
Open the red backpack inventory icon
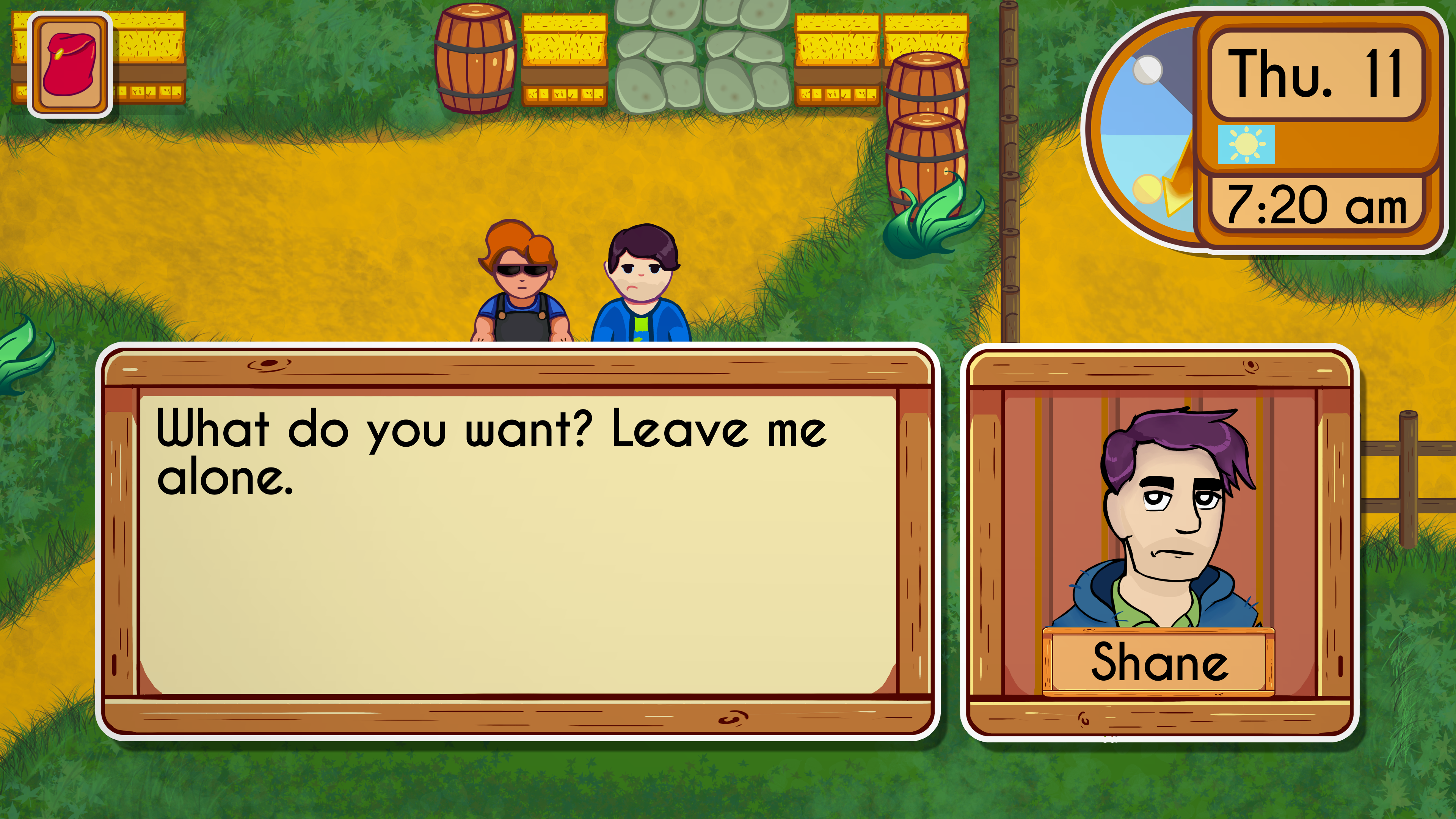(x=70, y=64)
